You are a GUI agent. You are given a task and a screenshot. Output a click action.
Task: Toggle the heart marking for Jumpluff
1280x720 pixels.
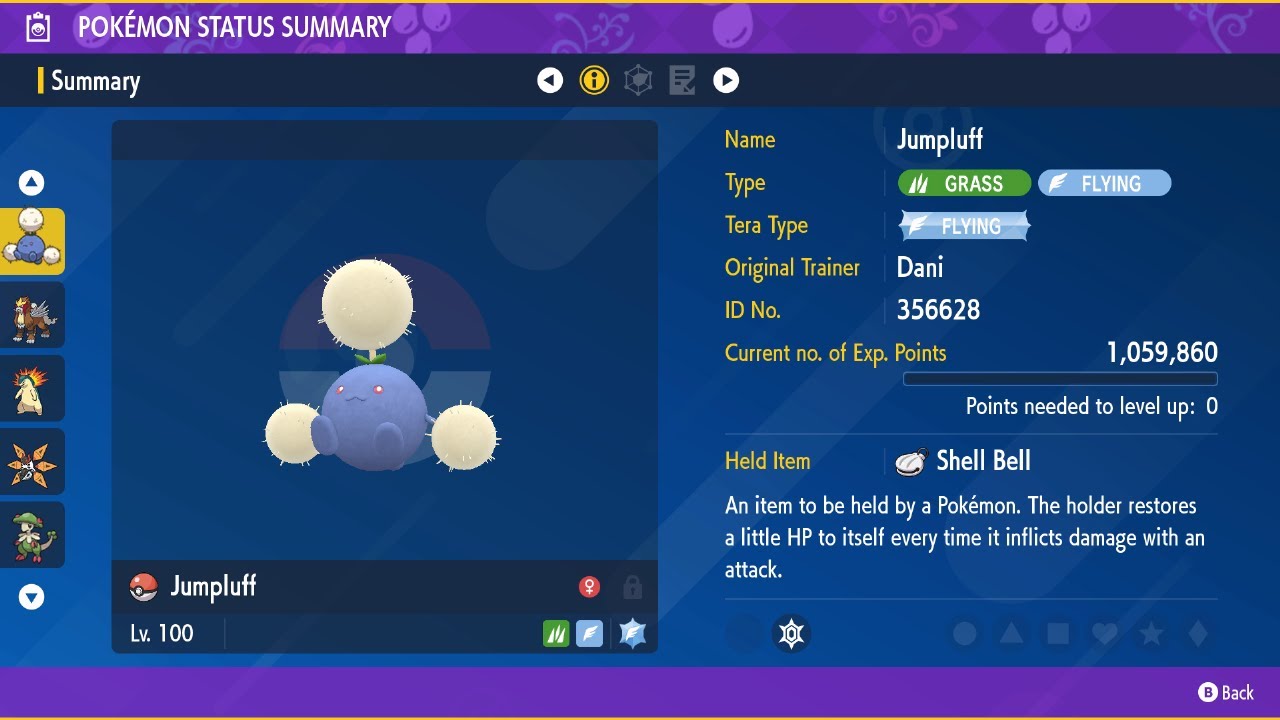pyautogui.click(x=1103, y=633)
